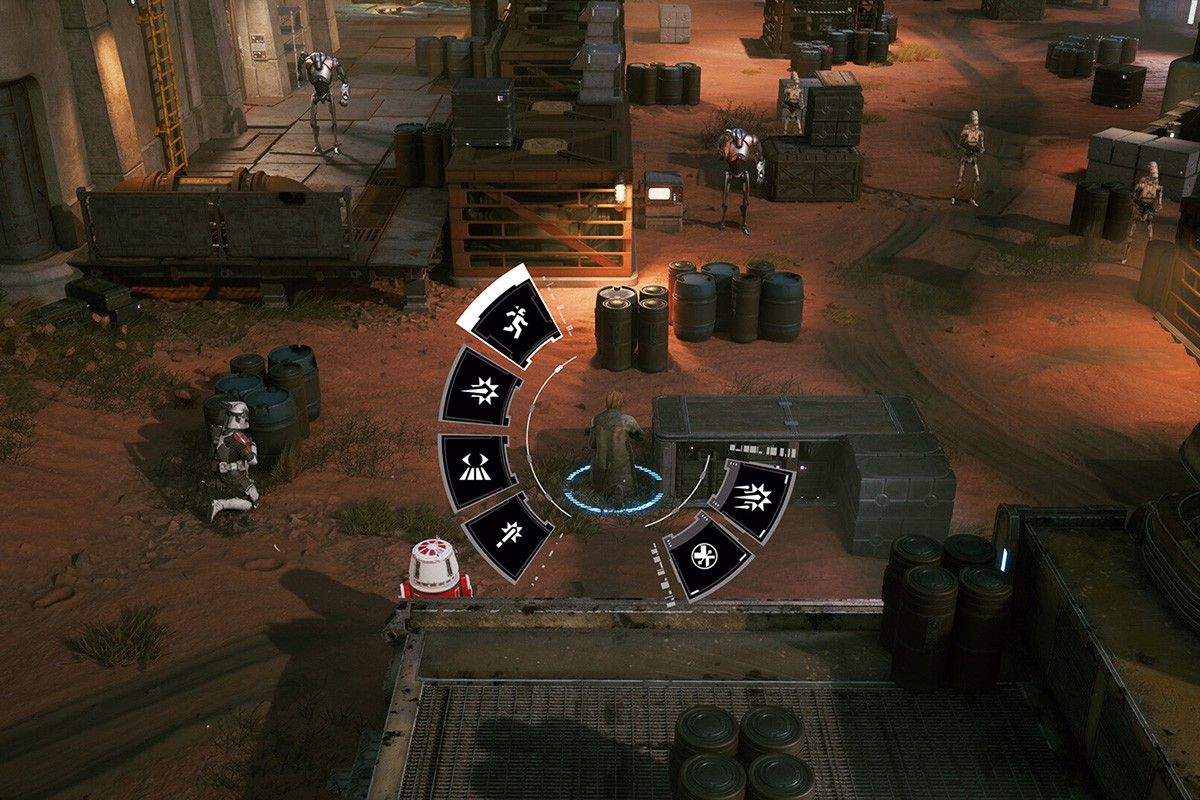
Task: Select the circled cross ability segment
Action: (707, 556)
